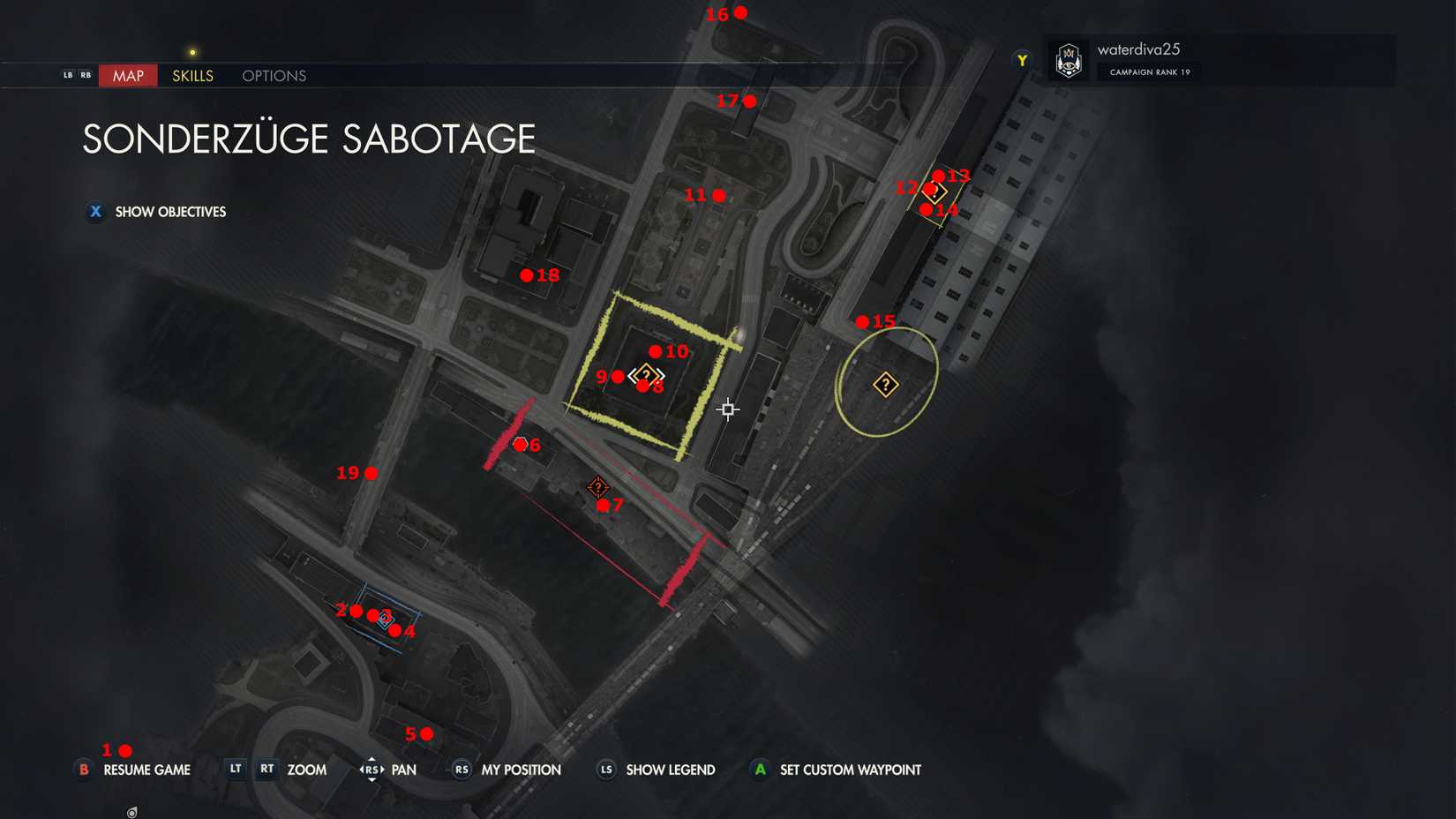Click the Y button indicator near the player badge
The height and width of the screenshot is (819, 1456).
point(1021,59)
